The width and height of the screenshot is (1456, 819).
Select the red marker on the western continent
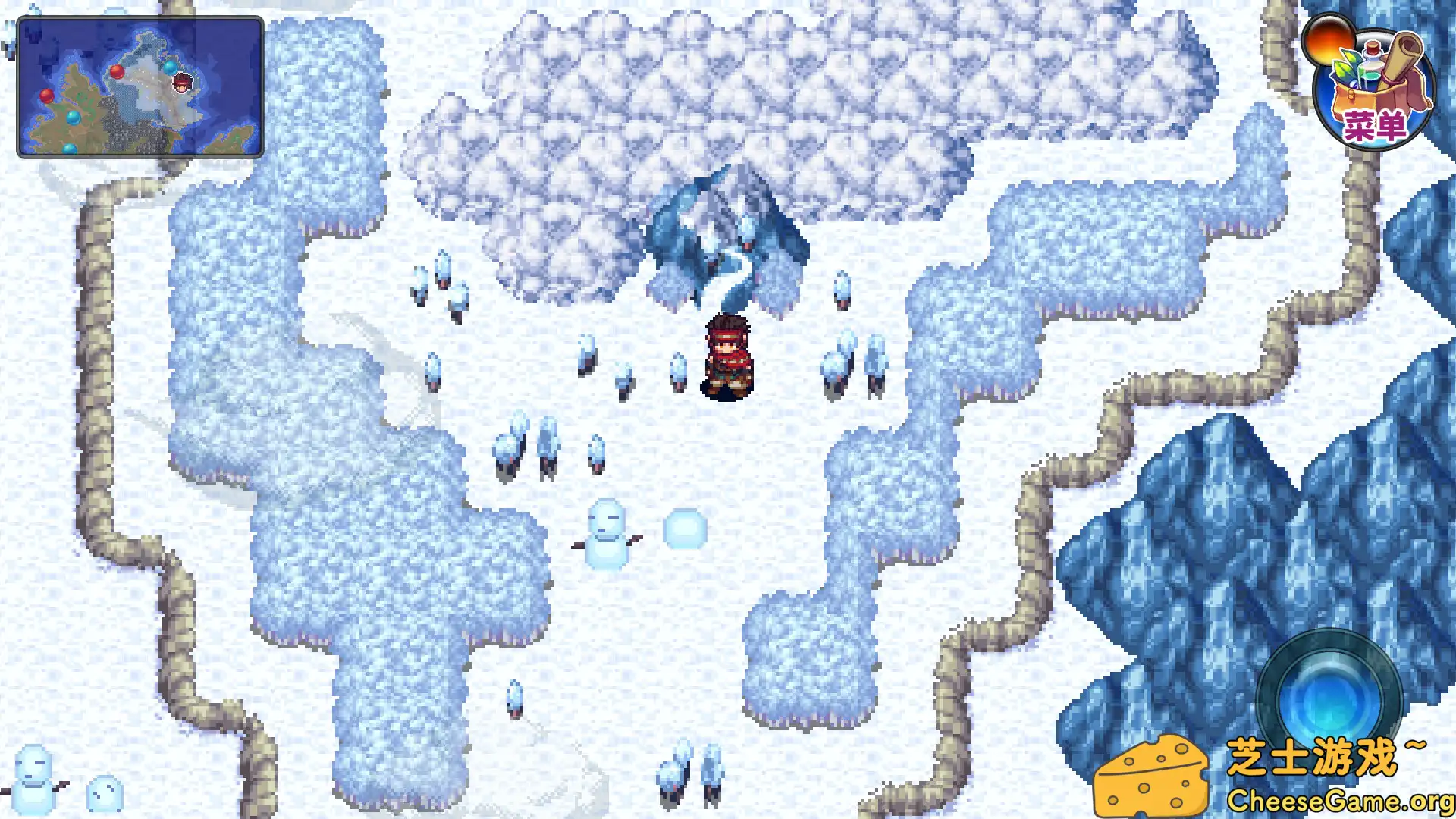click(x=47, y=96)
